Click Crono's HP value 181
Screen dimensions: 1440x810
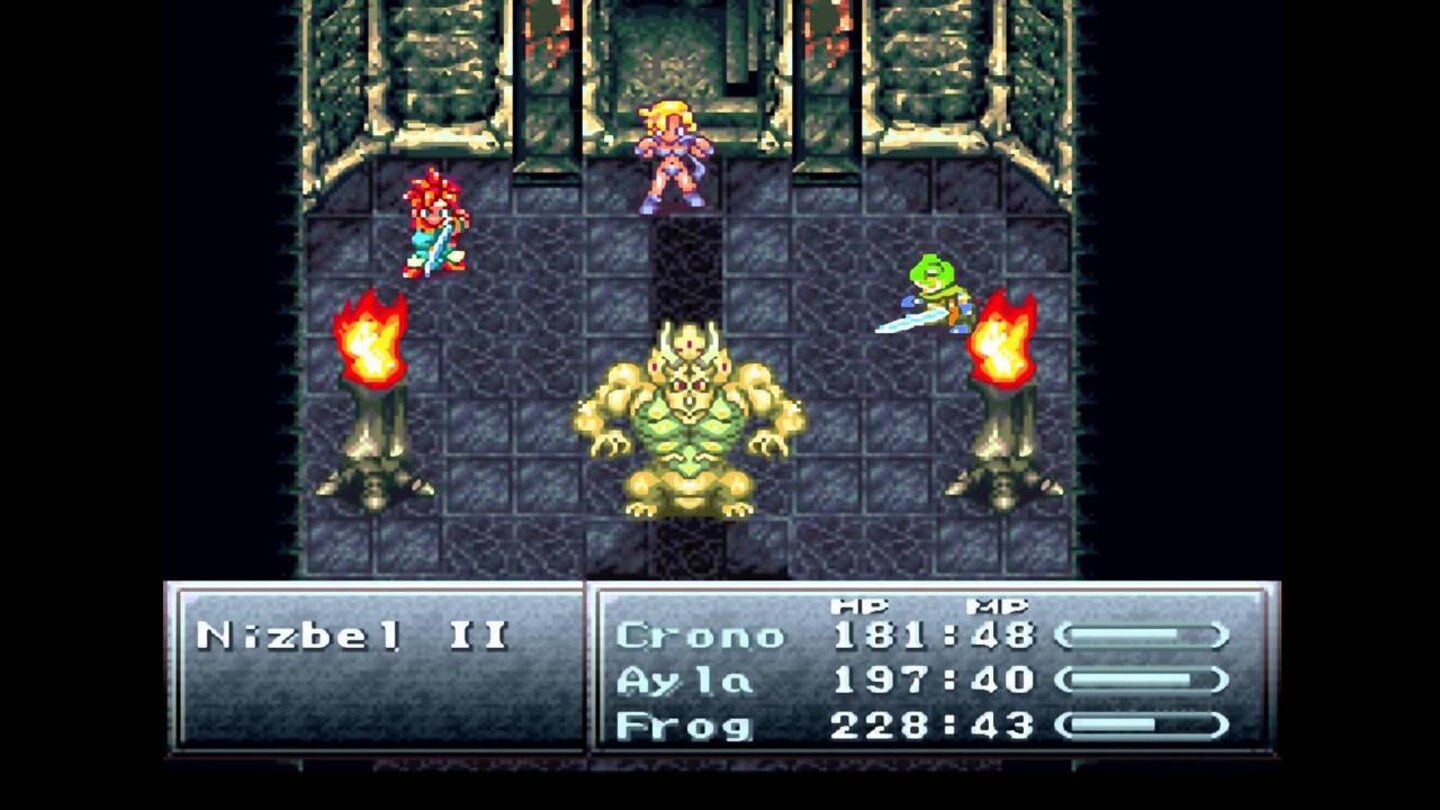[x=880, y=633]
